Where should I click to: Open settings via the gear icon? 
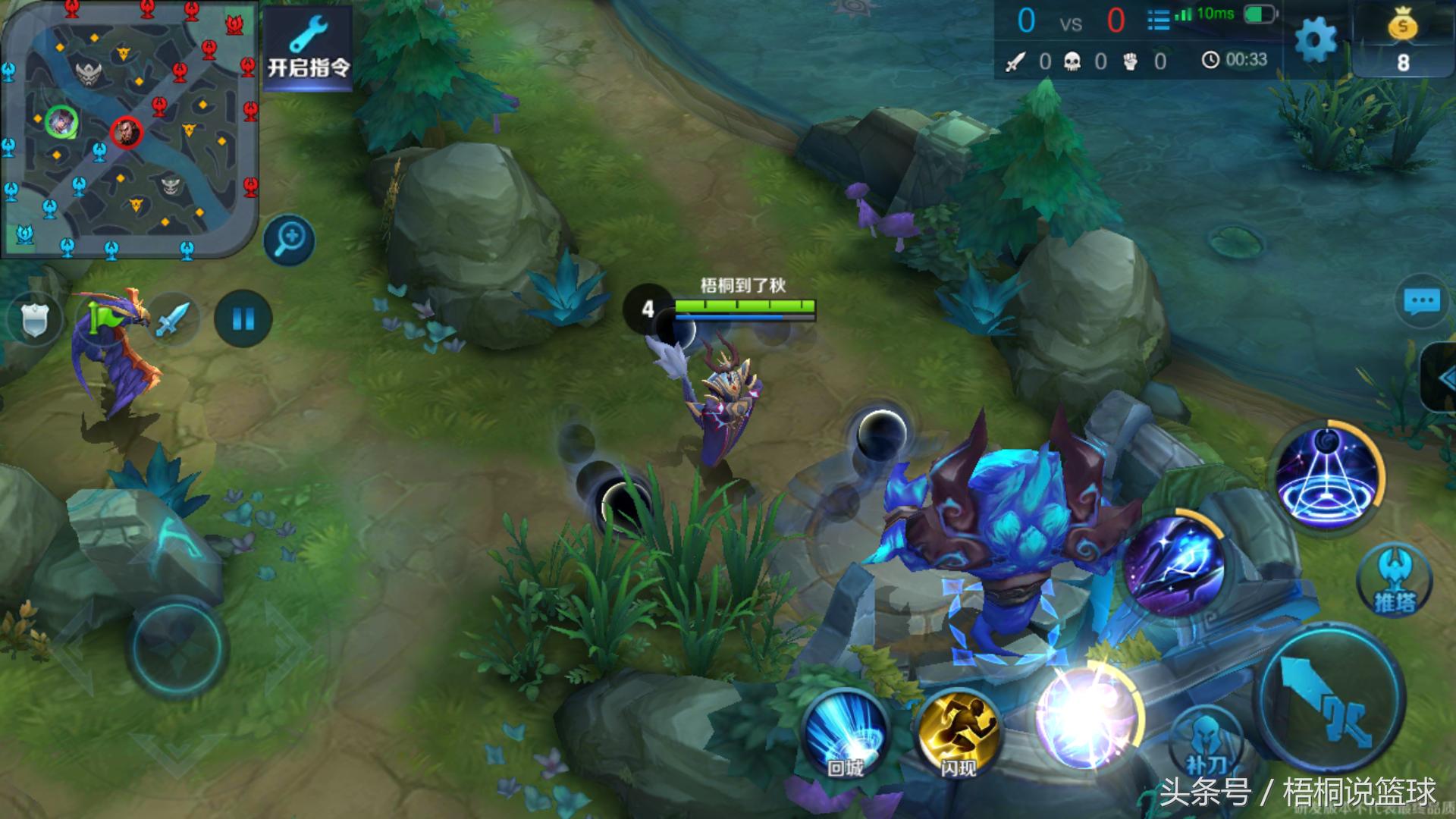tap(1316, 39)
